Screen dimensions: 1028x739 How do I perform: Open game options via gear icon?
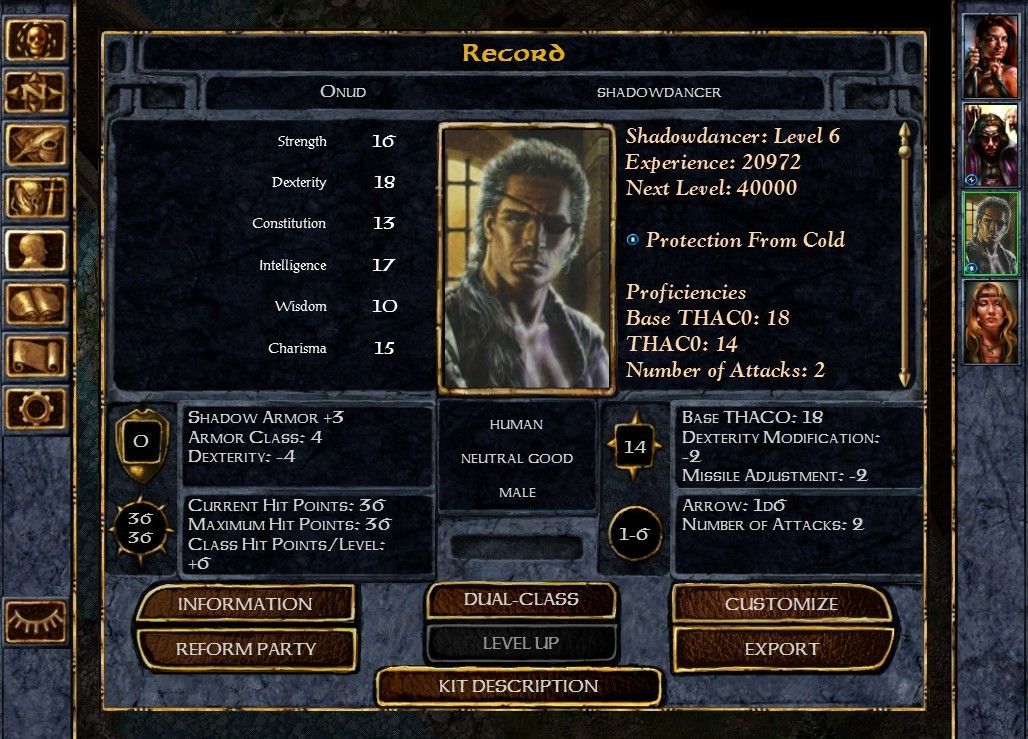(36, 409)
